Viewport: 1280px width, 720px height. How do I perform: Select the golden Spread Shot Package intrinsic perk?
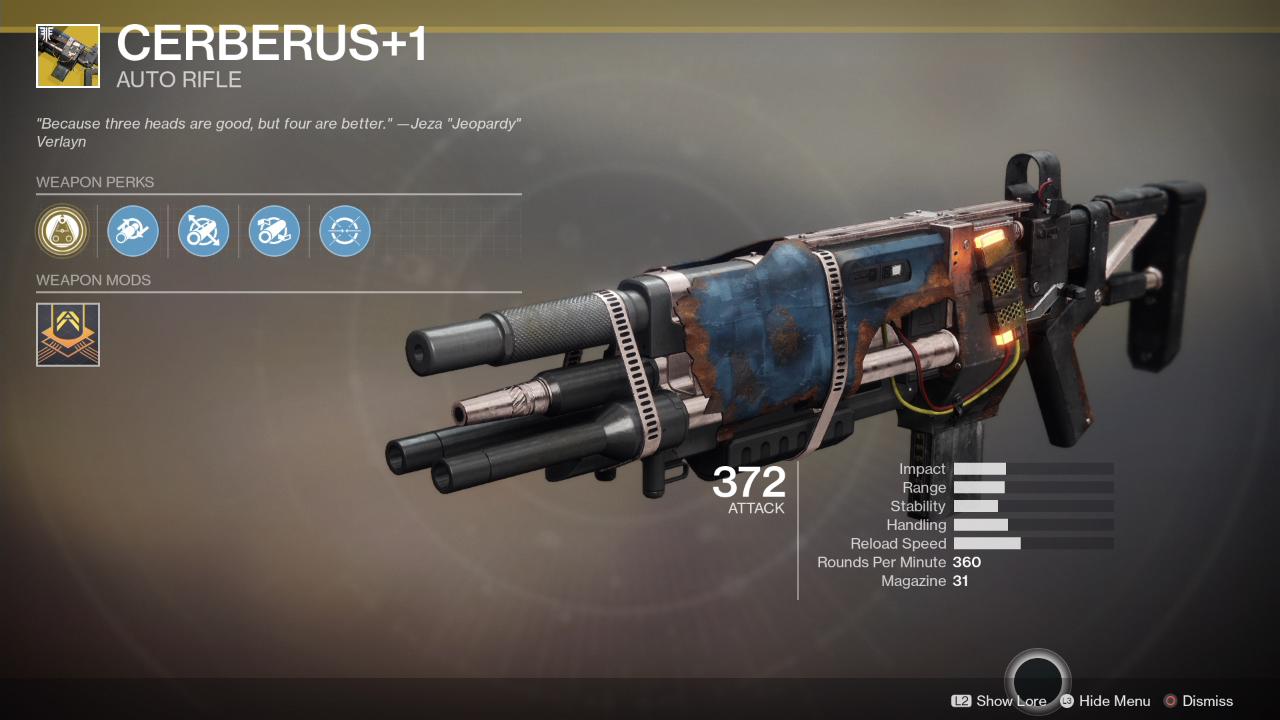(x=63, y=231)
